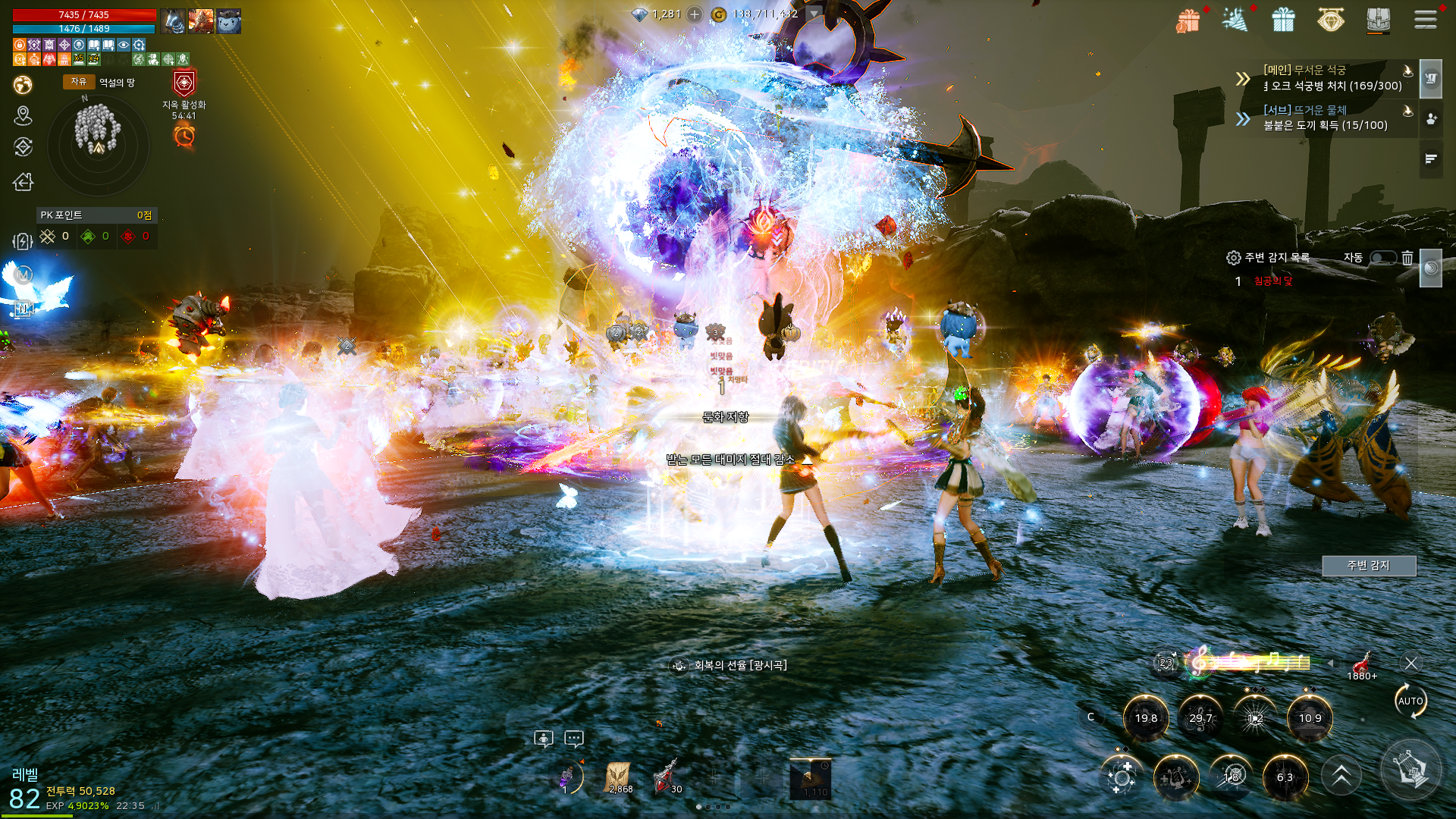Open the hamburger main menu
Image resolution: width=1456 pixels, height=819 pixels.
tap(1425, 20)
